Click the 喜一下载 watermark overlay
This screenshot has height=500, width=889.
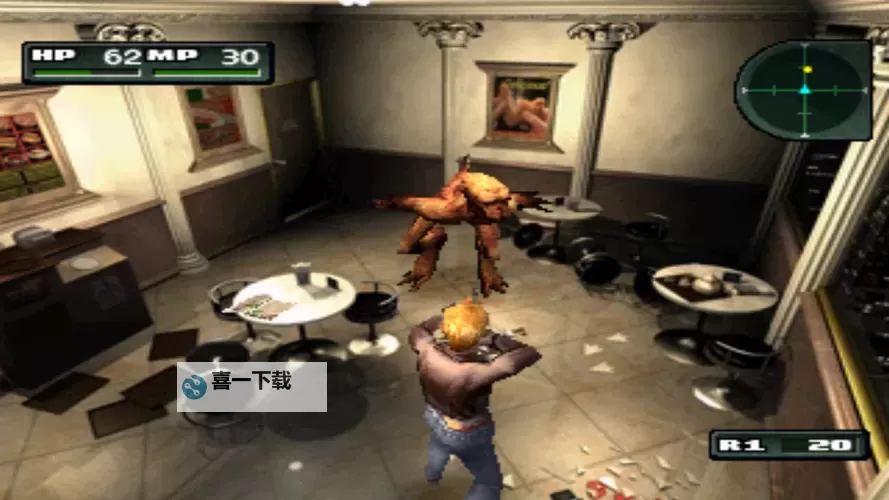(x=252, y=386)
